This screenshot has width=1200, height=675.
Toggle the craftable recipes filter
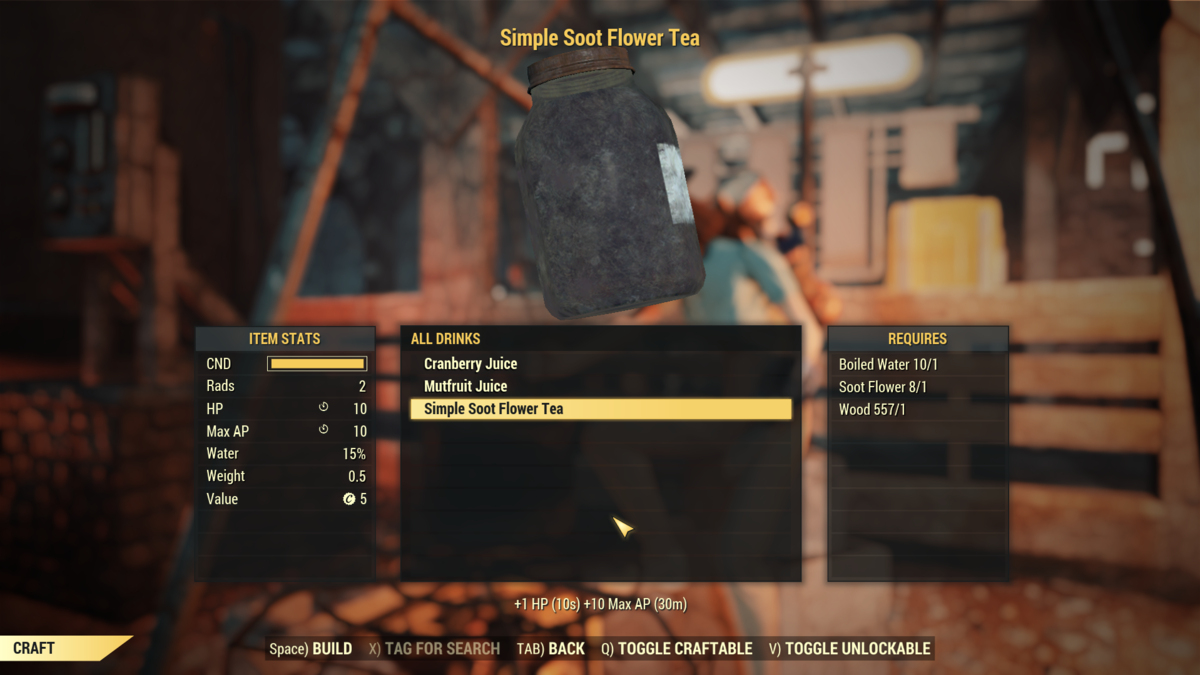(x=677, y=649)
